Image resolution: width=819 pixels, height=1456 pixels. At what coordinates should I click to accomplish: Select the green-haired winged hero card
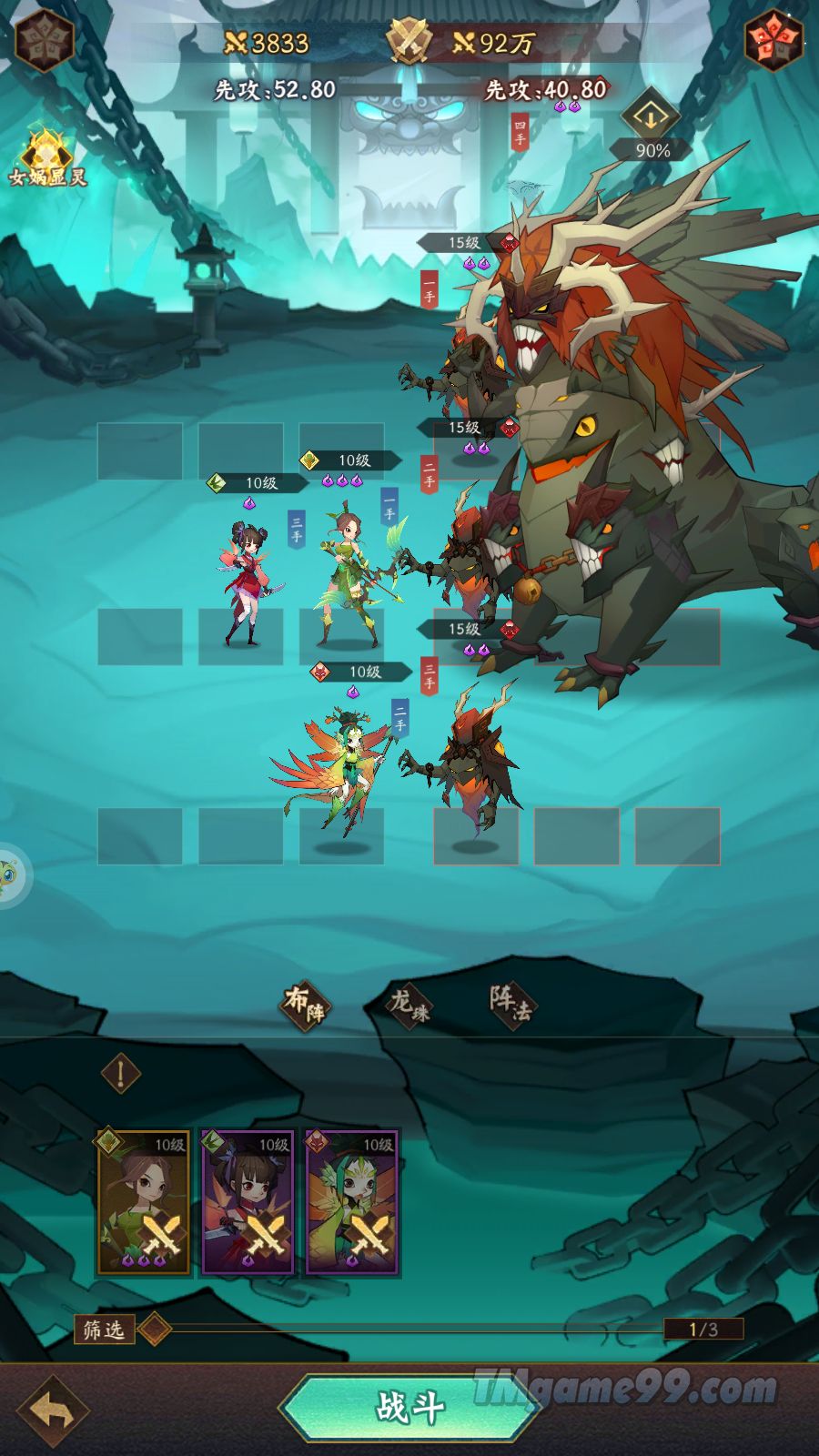click(x=352, y=1203)
